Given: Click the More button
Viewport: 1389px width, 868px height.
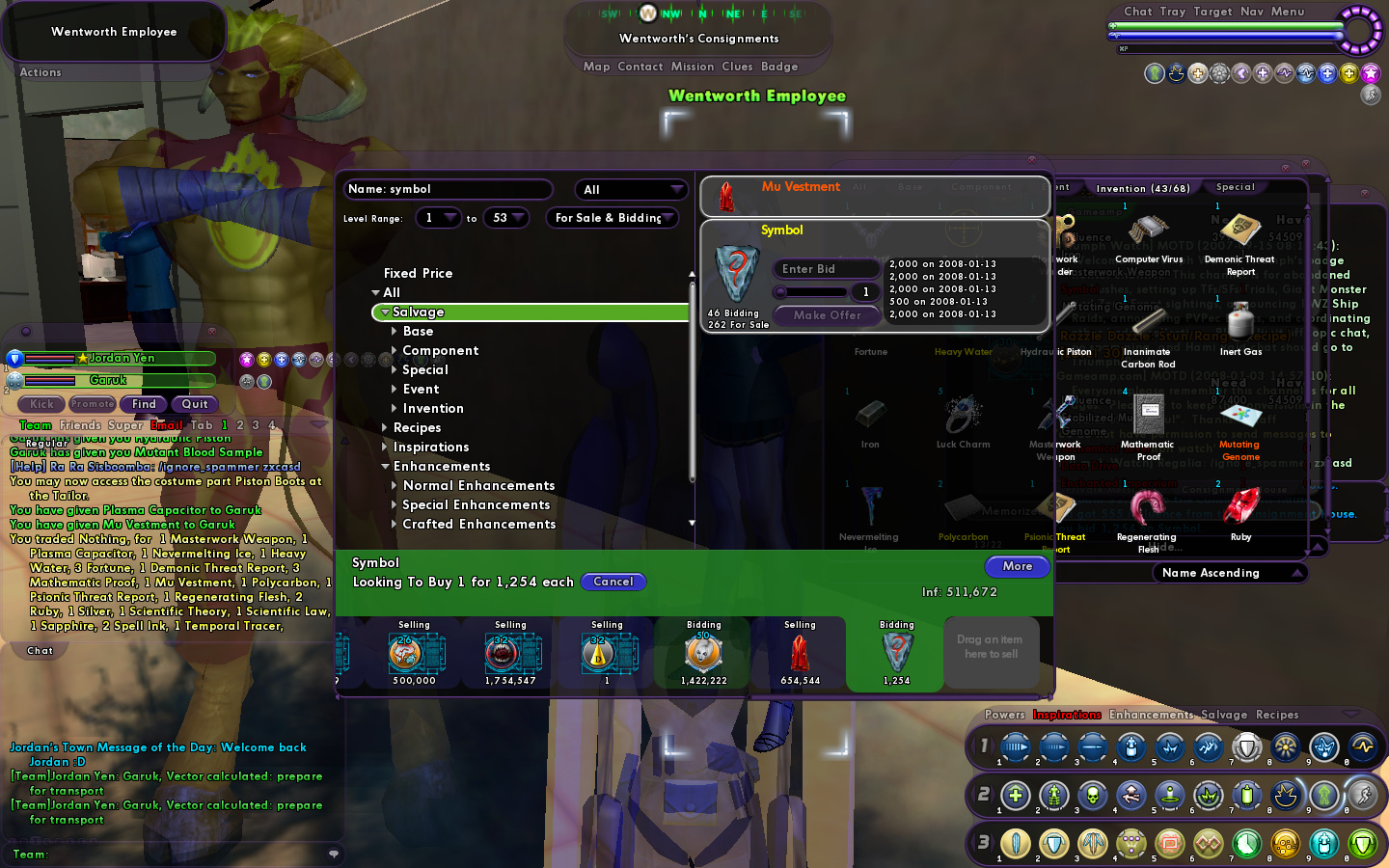Looking at the screenshot, I should tap(1017, 566).
